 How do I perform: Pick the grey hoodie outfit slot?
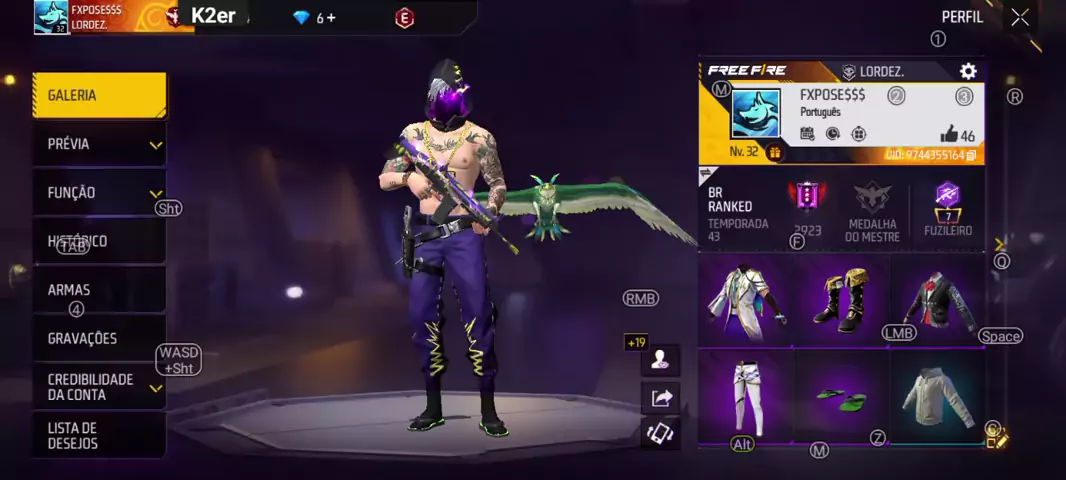point(936,396)
